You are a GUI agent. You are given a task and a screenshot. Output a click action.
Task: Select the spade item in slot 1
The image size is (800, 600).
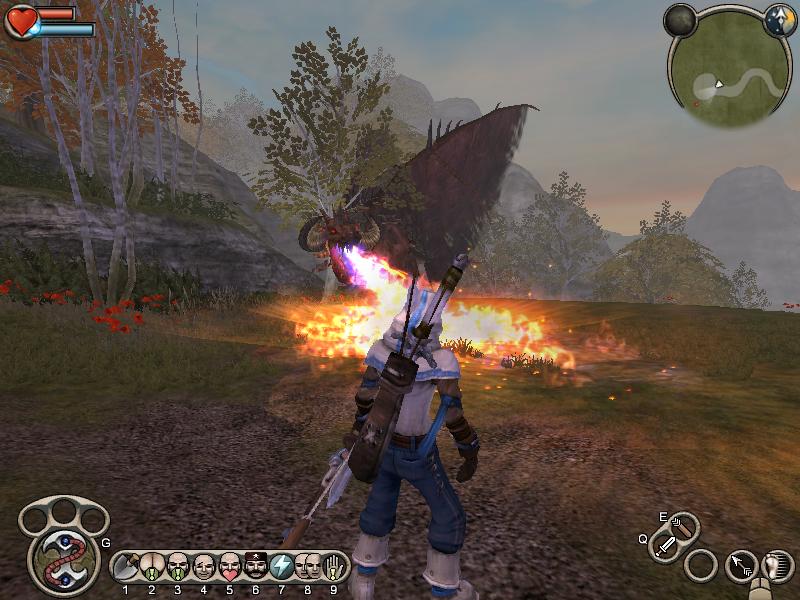coord(126,567)
